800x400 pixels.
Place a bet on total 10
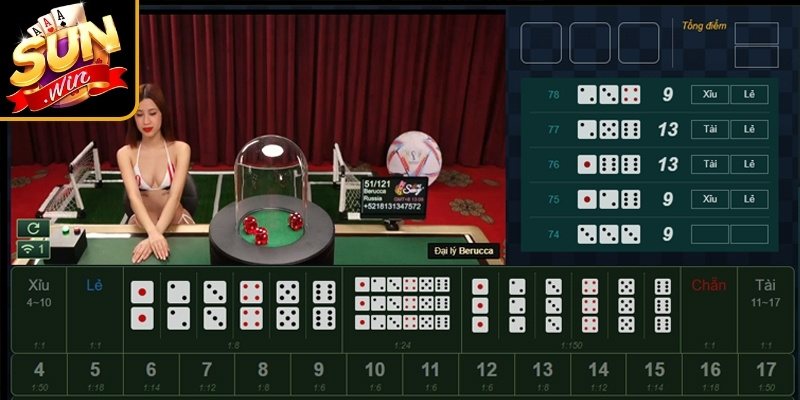point(374,375)
